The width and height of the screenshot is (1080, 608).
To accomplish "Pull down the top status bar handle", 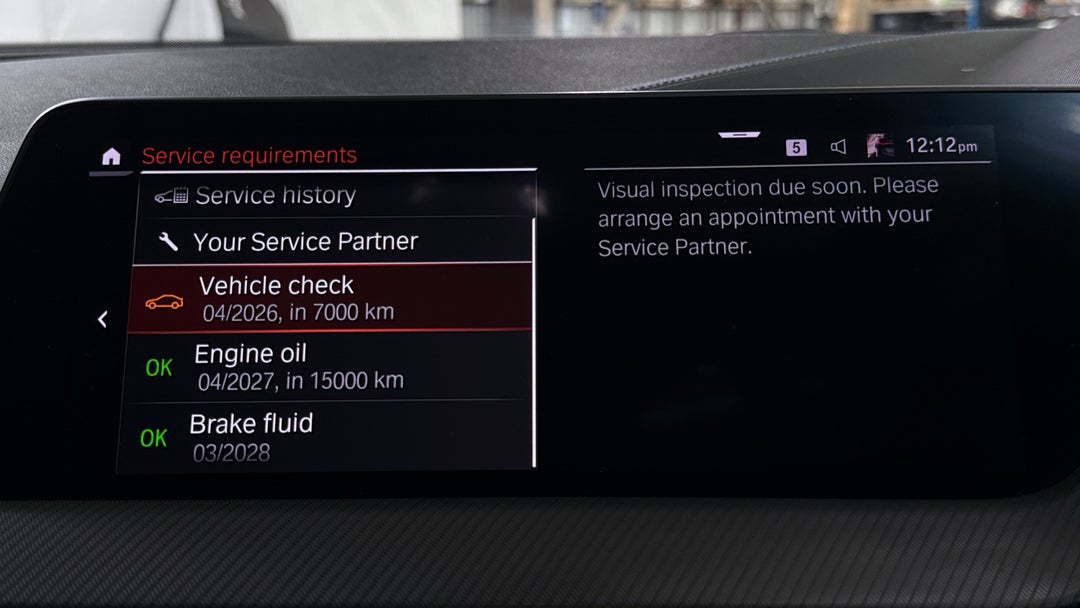I will 739,134.
